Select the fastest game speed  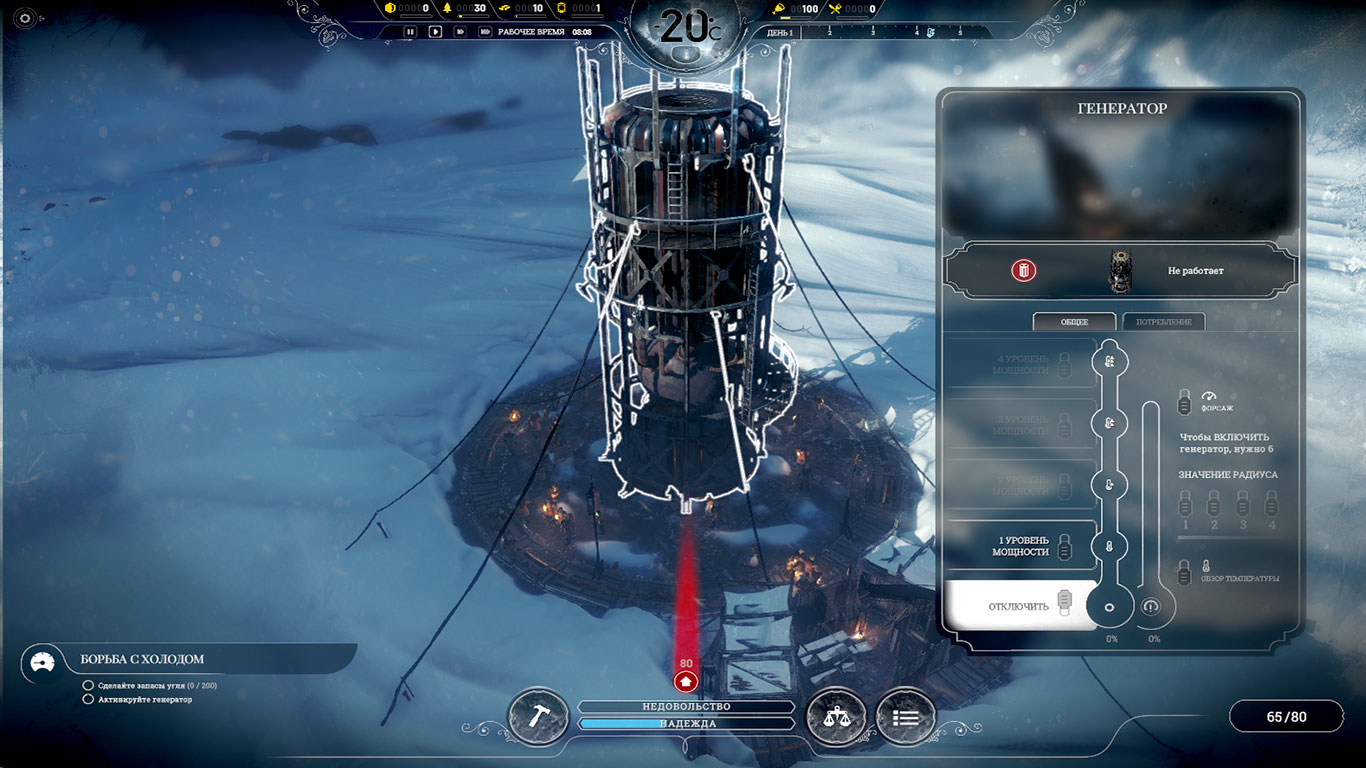tap(485, 31)
